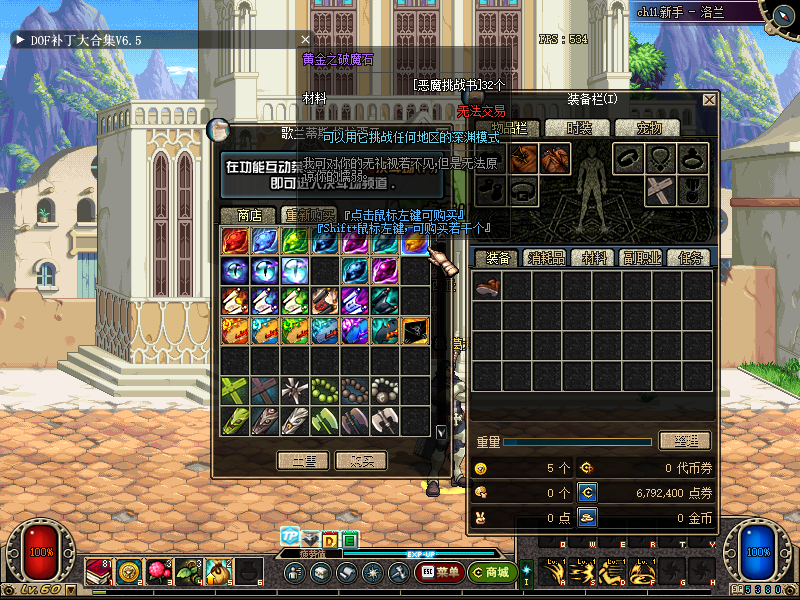Buy the red gem in shop
The image size is (800, 600).
click(235, 241)
